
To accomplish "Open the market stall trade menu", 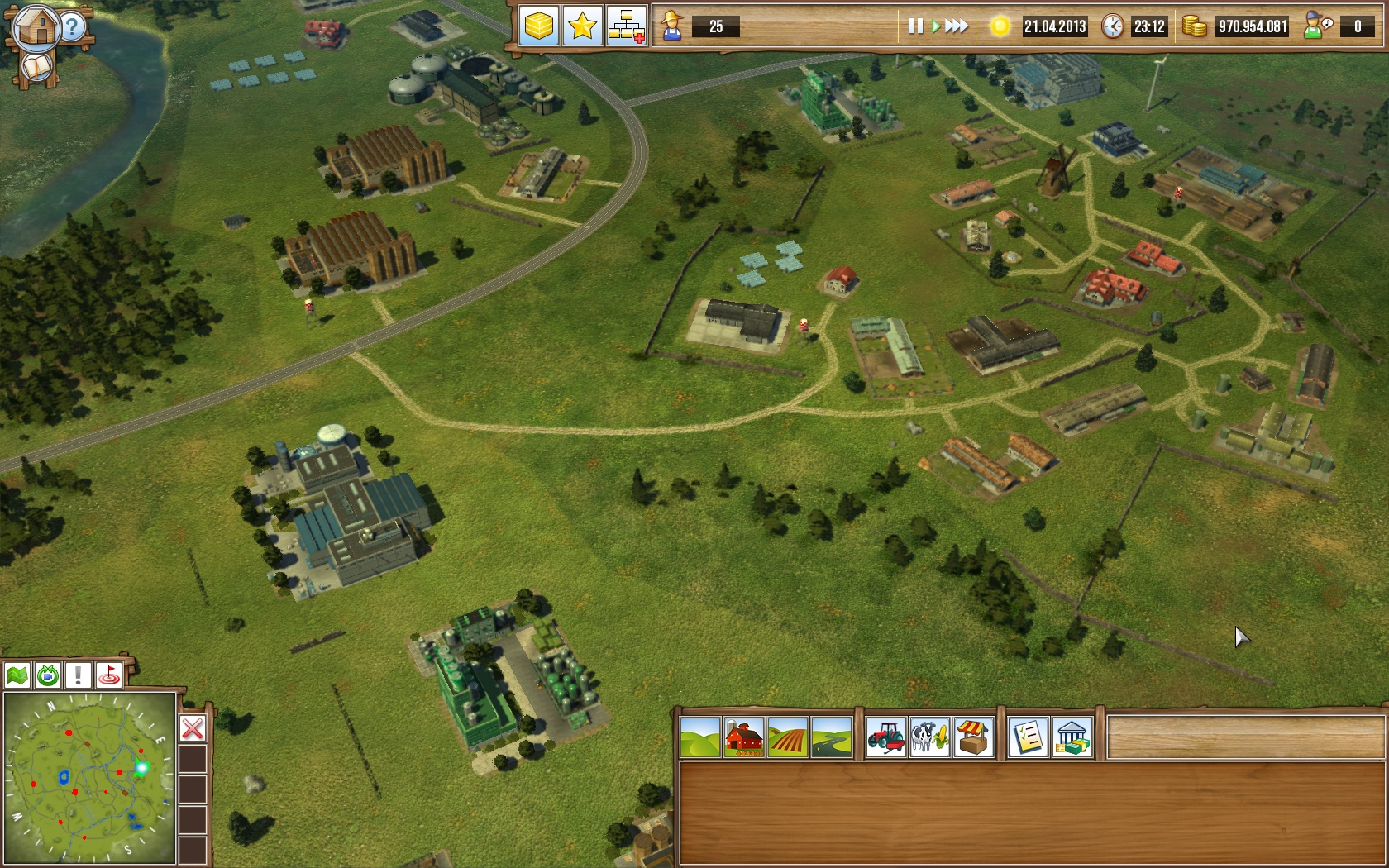I will [x=973, y=737].
